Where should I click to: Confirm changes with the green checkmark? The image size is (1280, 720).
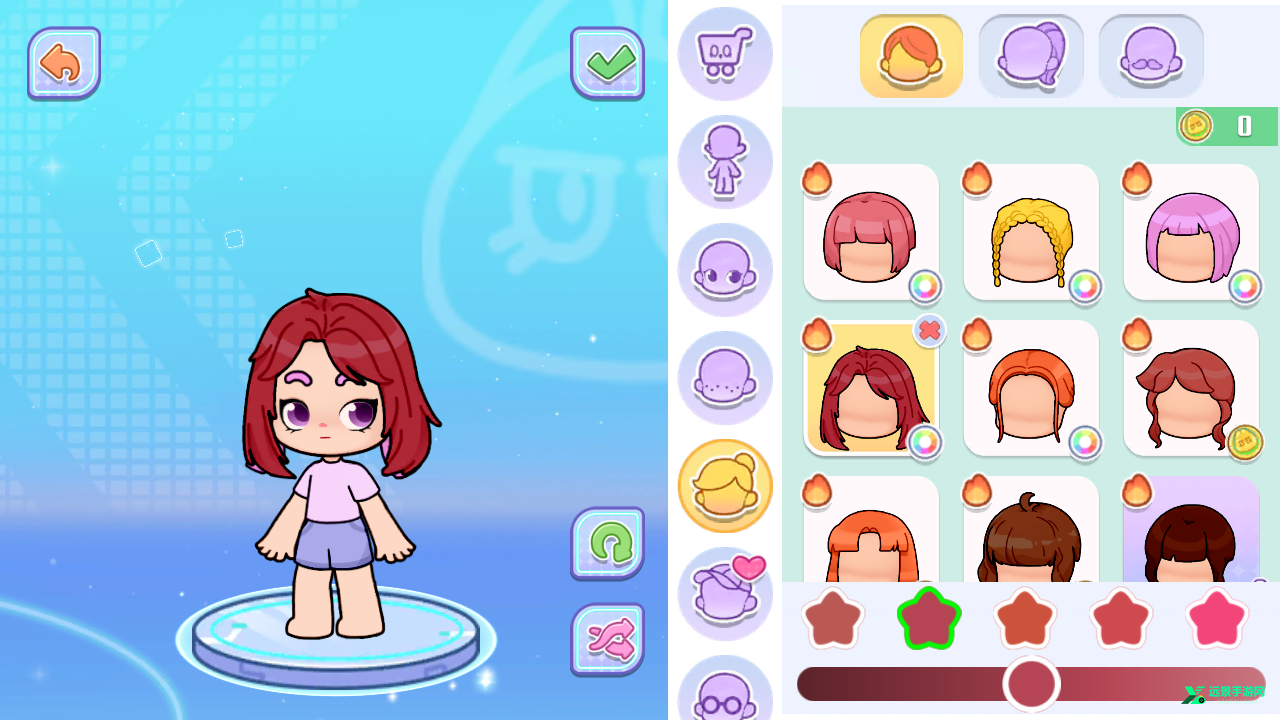coord(608,62)
